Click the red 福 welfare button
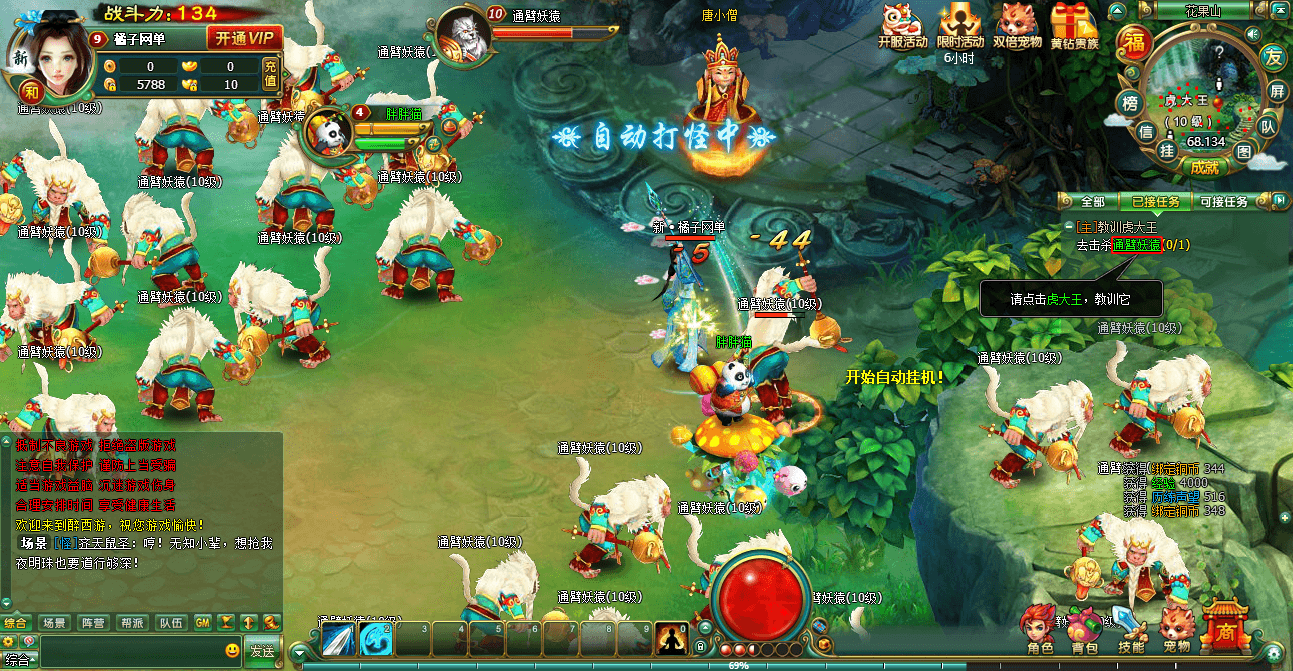Viewport: 1293px width, 671px height. pyautogui.click(x=1134, y=43)
